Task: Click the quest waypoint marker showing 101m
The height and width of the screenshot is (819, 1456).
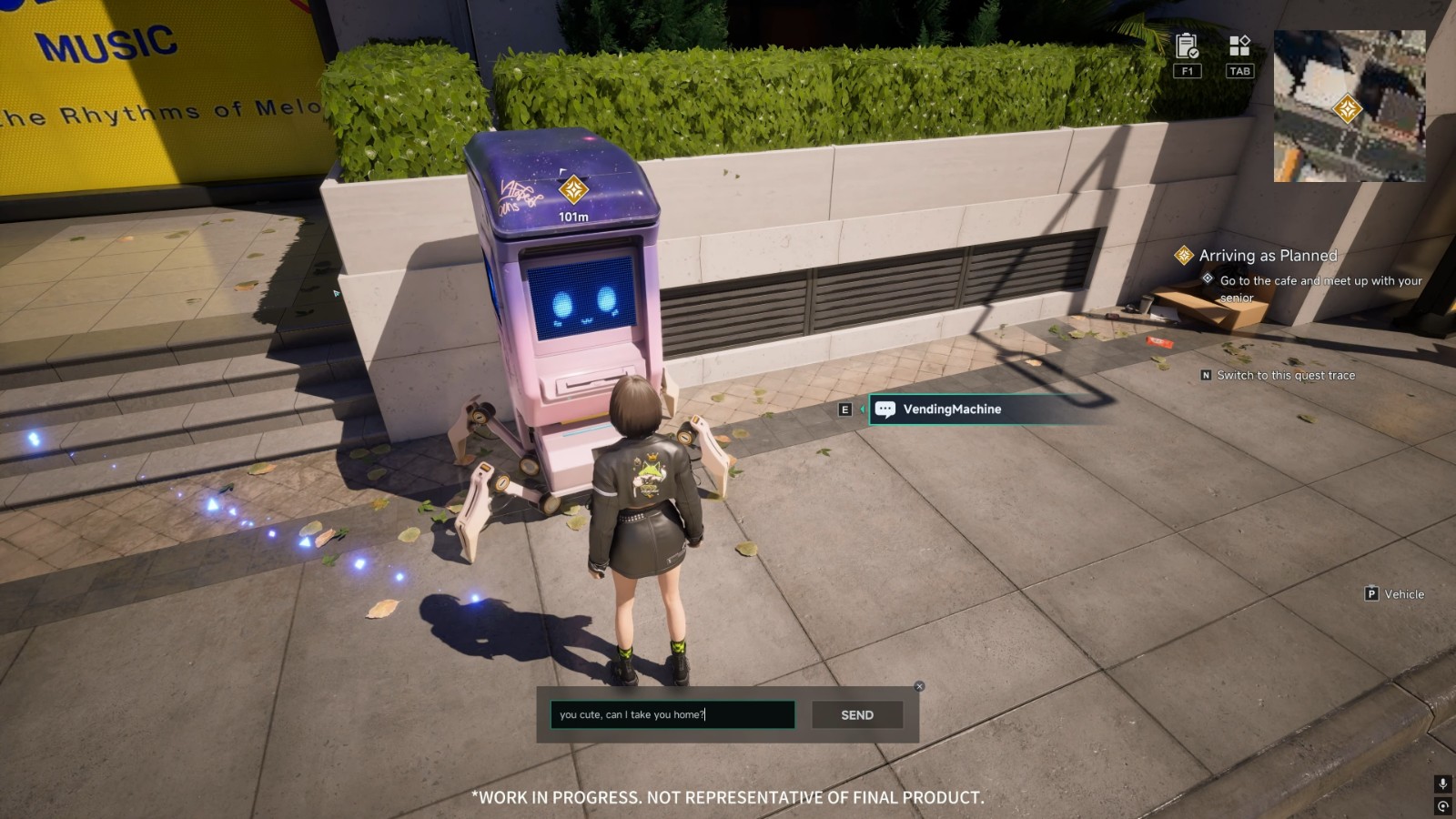Action: coord(573,190)
